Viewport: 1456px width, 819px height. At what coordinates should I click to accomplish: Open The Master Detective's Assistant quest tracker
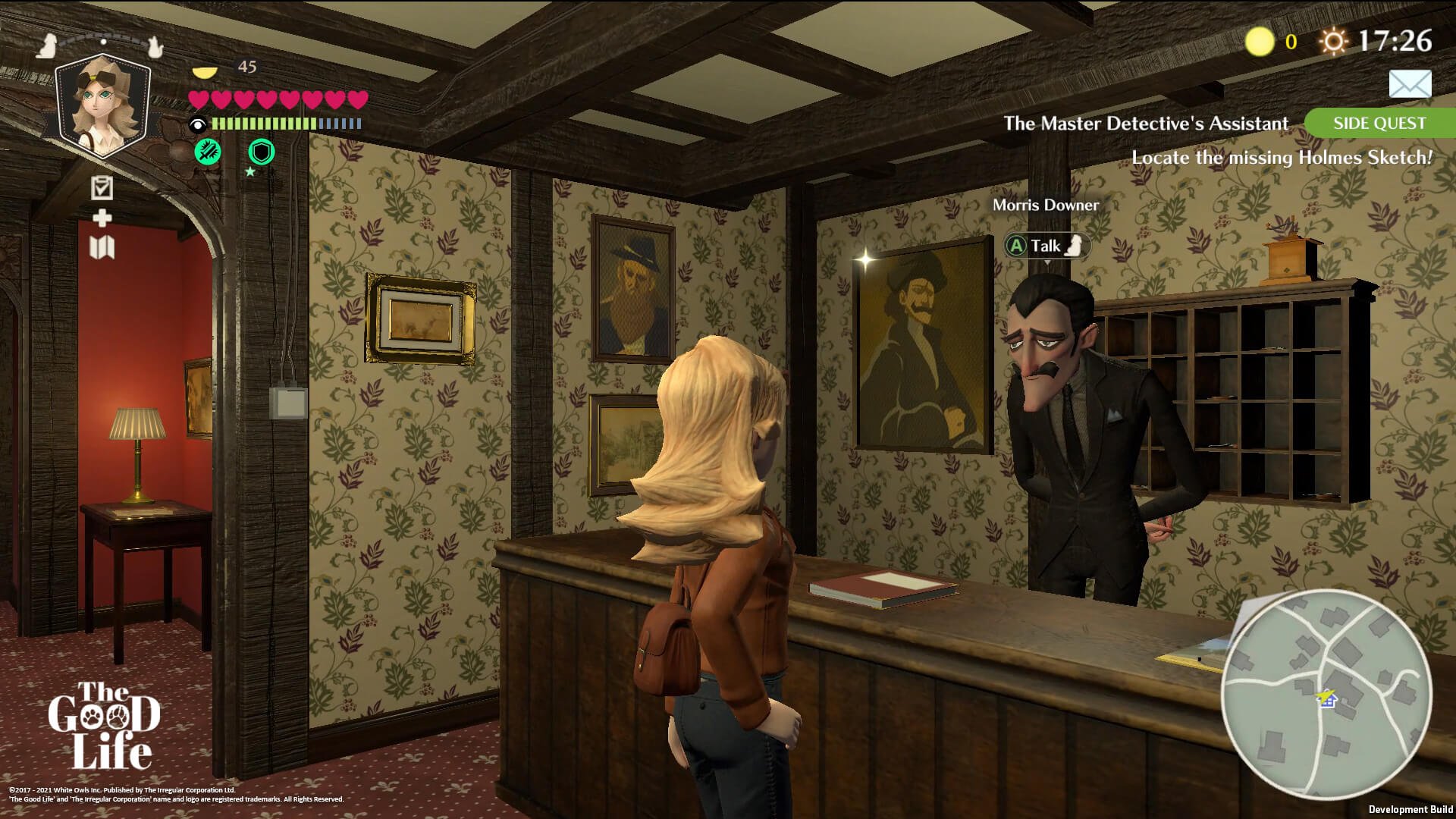click(x=1145, y=124)
